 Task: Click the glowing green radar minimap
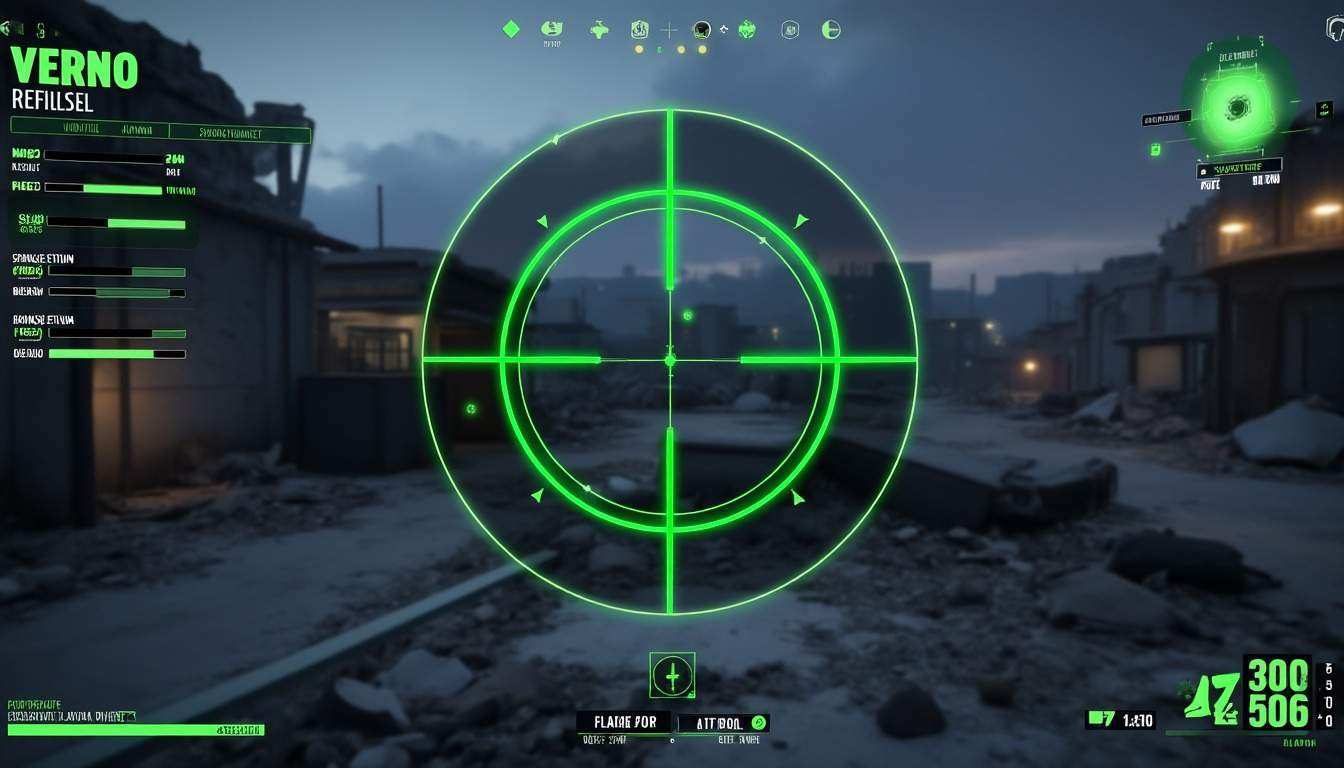1238,107
